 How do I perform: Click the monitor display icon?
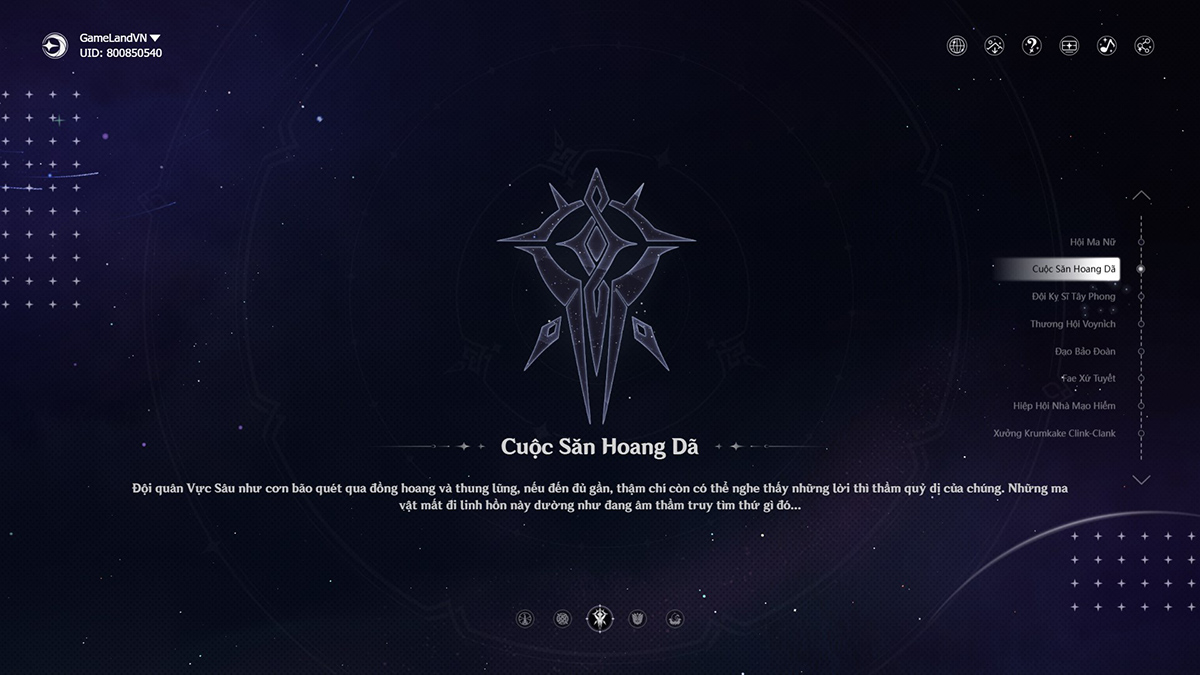(x=1069, y=45)
